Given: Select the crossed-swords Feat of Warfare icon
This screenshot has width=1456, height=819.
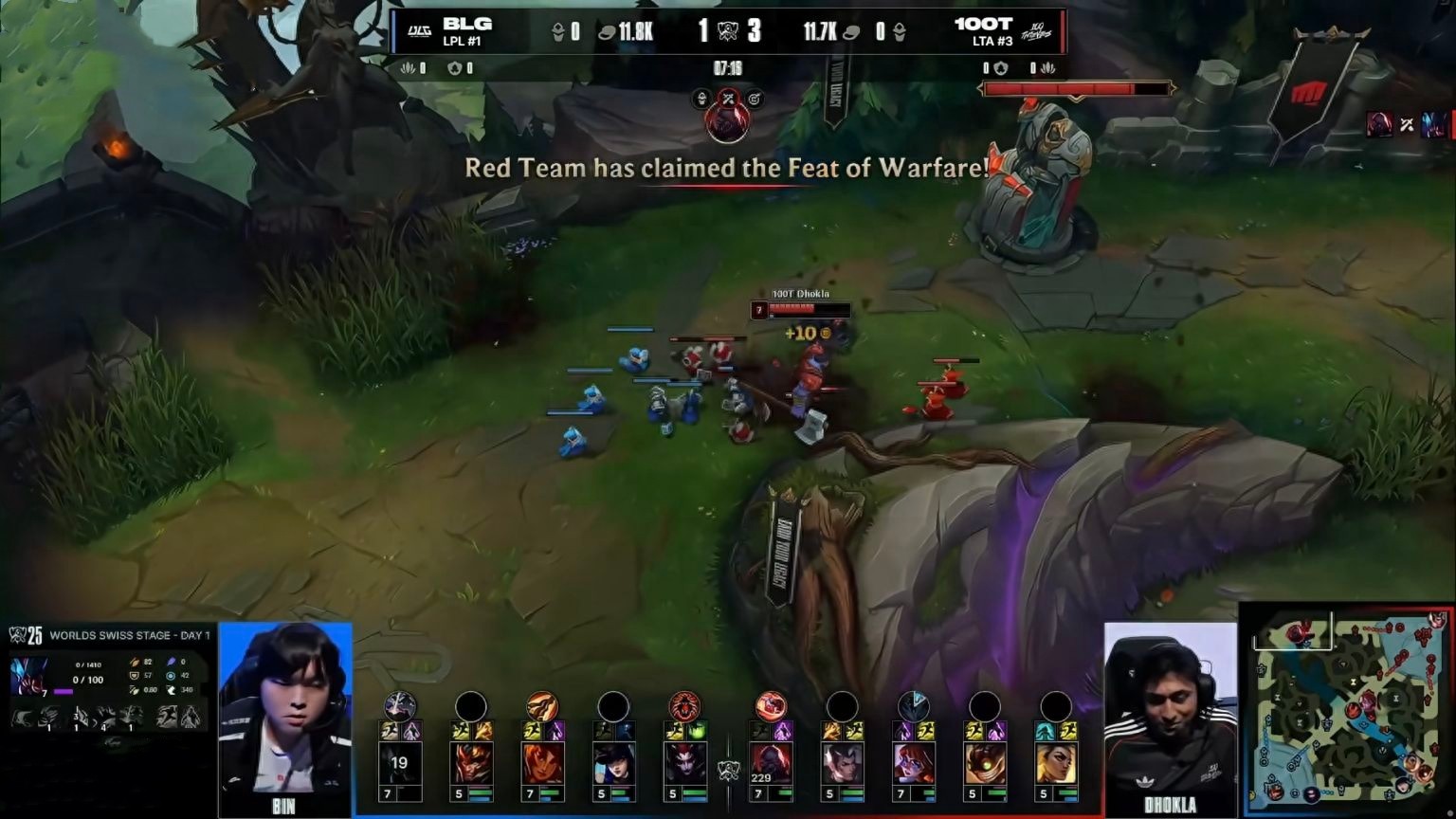Looking at the screenshot, I should click(728, 98).
